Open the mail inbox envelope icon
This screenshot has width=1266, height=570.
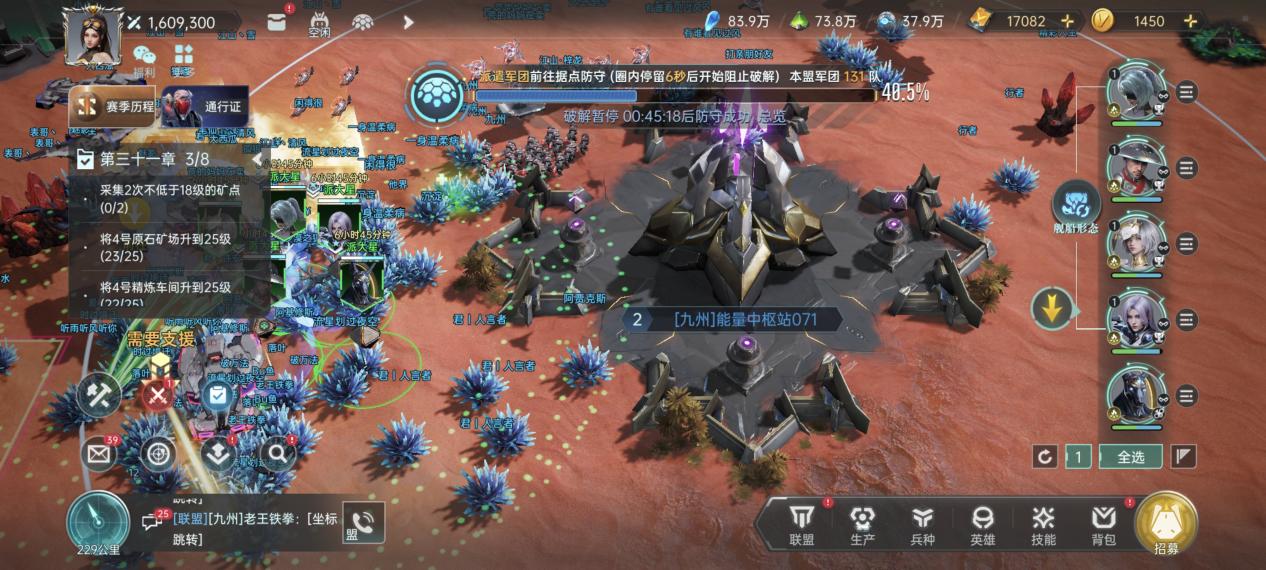click(x=99, y=454)
